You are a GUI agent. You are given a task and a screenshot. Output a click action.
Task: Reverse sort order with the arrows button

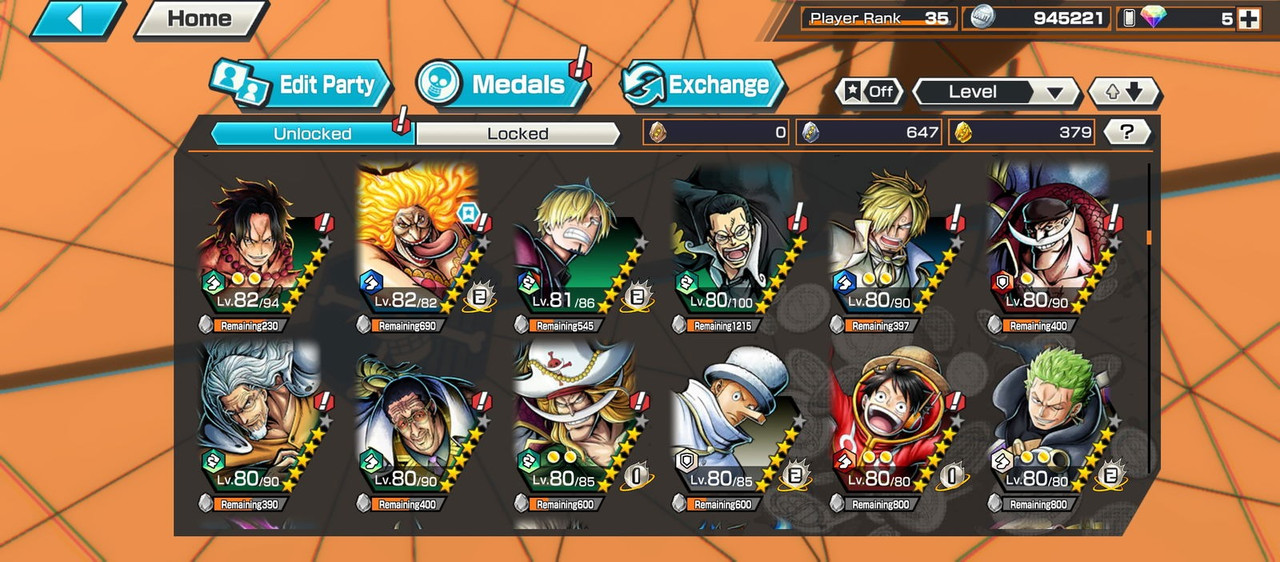coord(1124,92)
